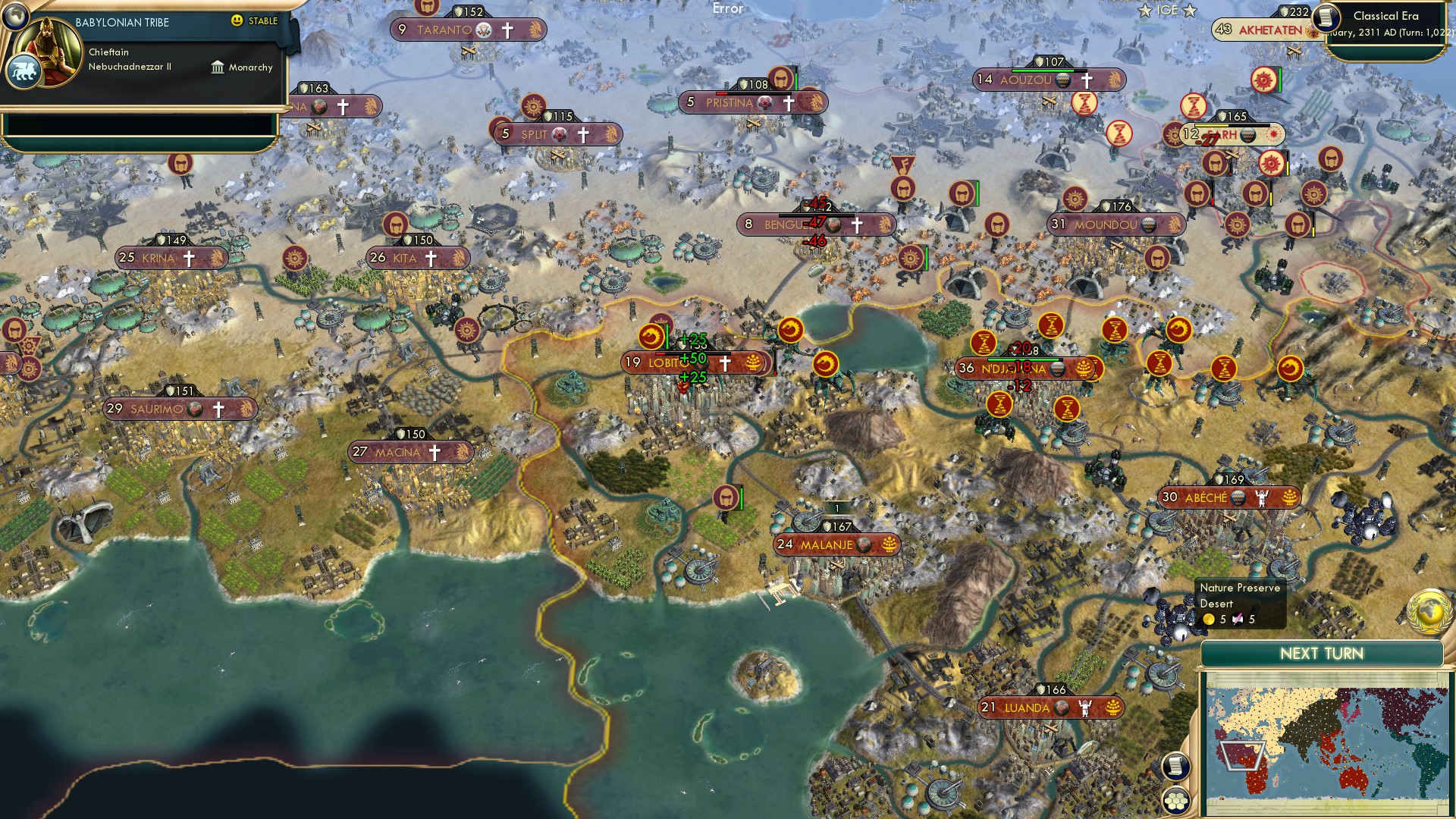Open the notification log scroll icon above the hex icon
Viewport: 1456px width, 819px height.
point(1175,766)
